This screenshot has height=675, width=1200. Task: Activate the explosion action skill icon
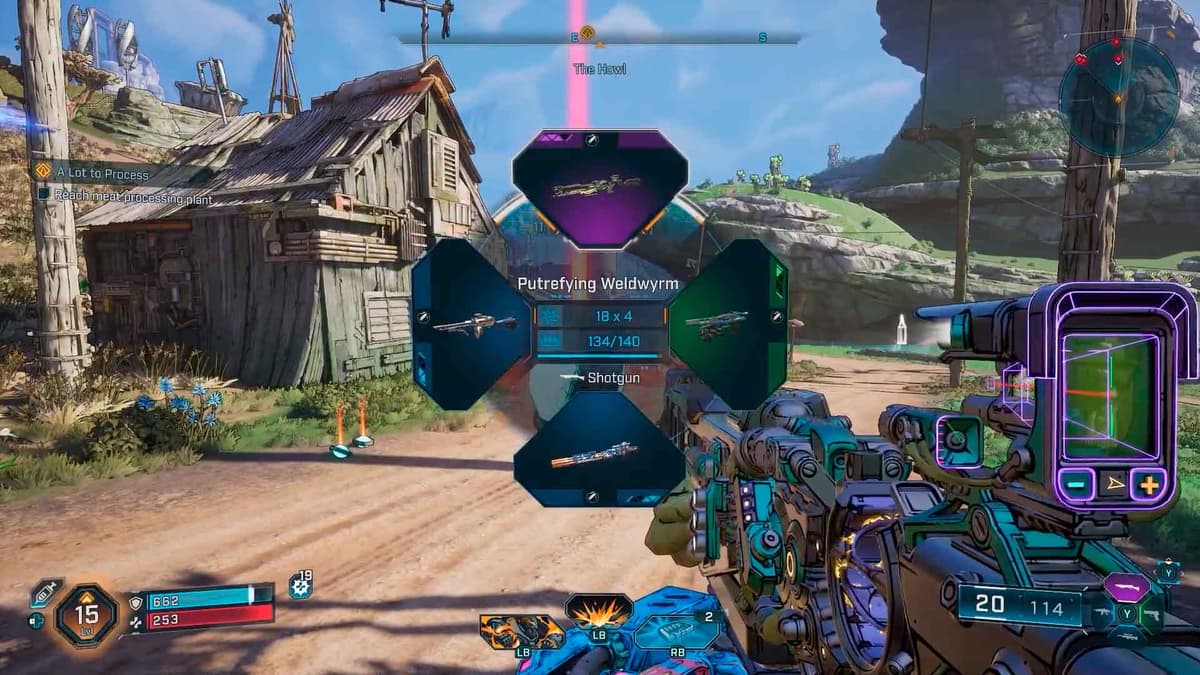pyautogui.click(x=599, y=609)
